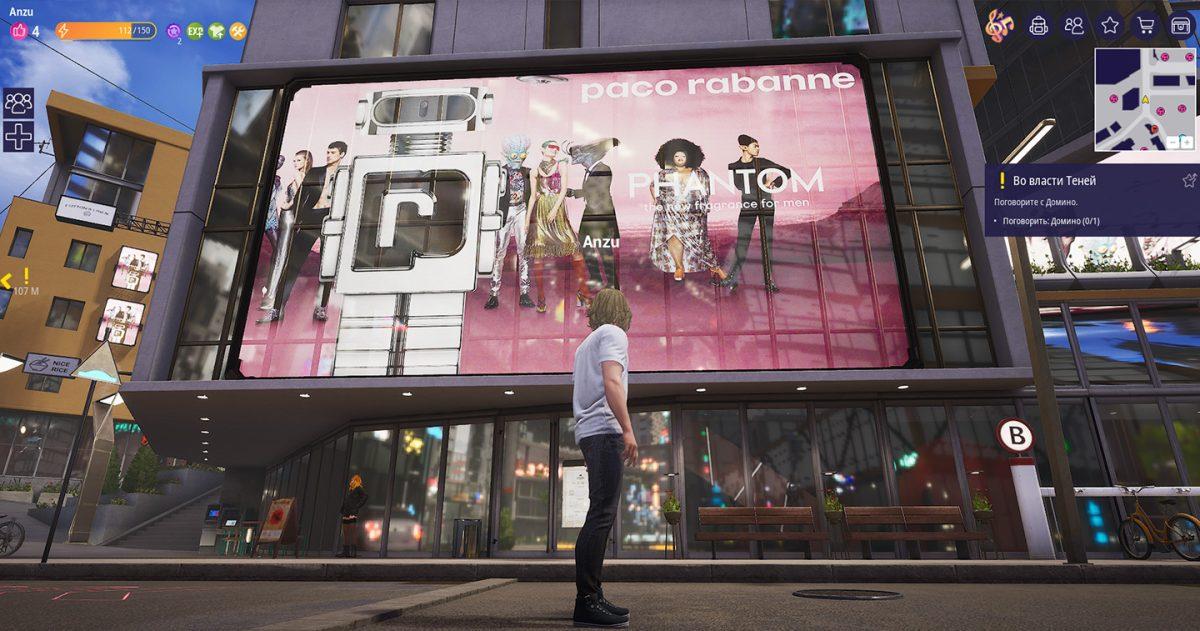This screenshot has width=1200, height=631.
Task: Open the star favorites menu
Action: tap(1110, 25)
